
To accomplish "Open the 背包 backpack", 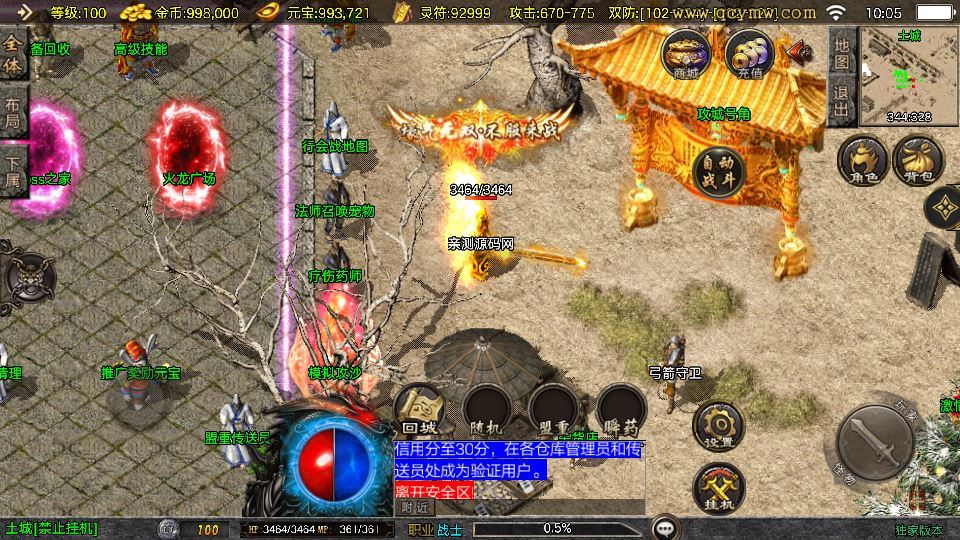I will (x=918, y=163).
